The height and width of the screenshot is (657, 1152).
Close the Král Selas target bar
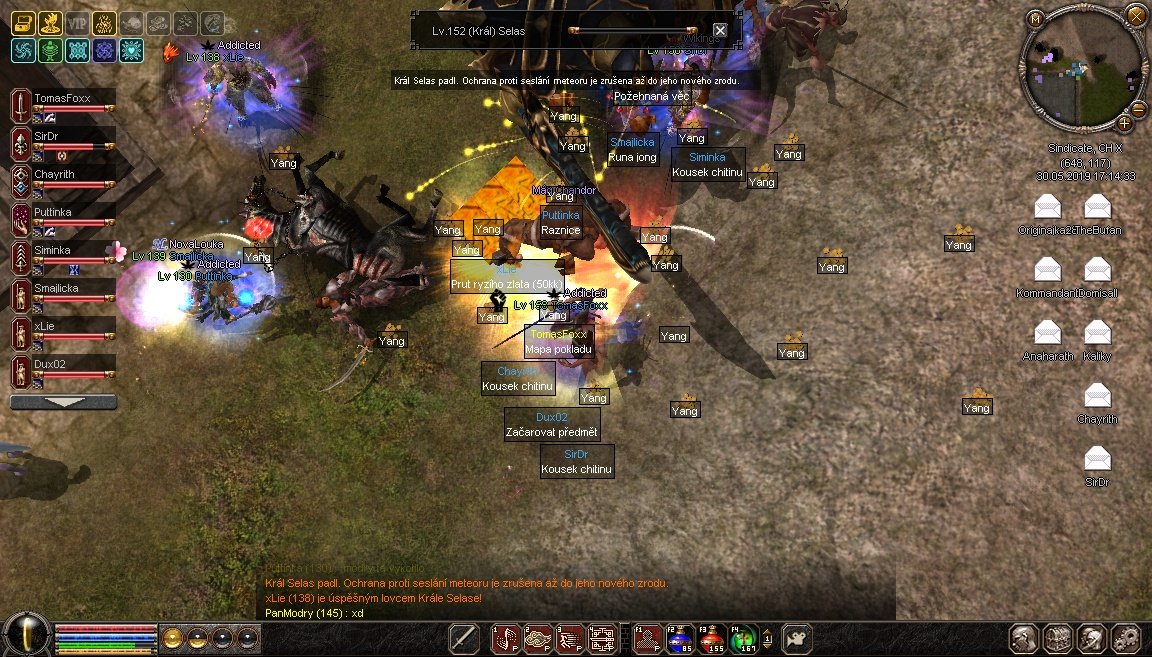720,31
